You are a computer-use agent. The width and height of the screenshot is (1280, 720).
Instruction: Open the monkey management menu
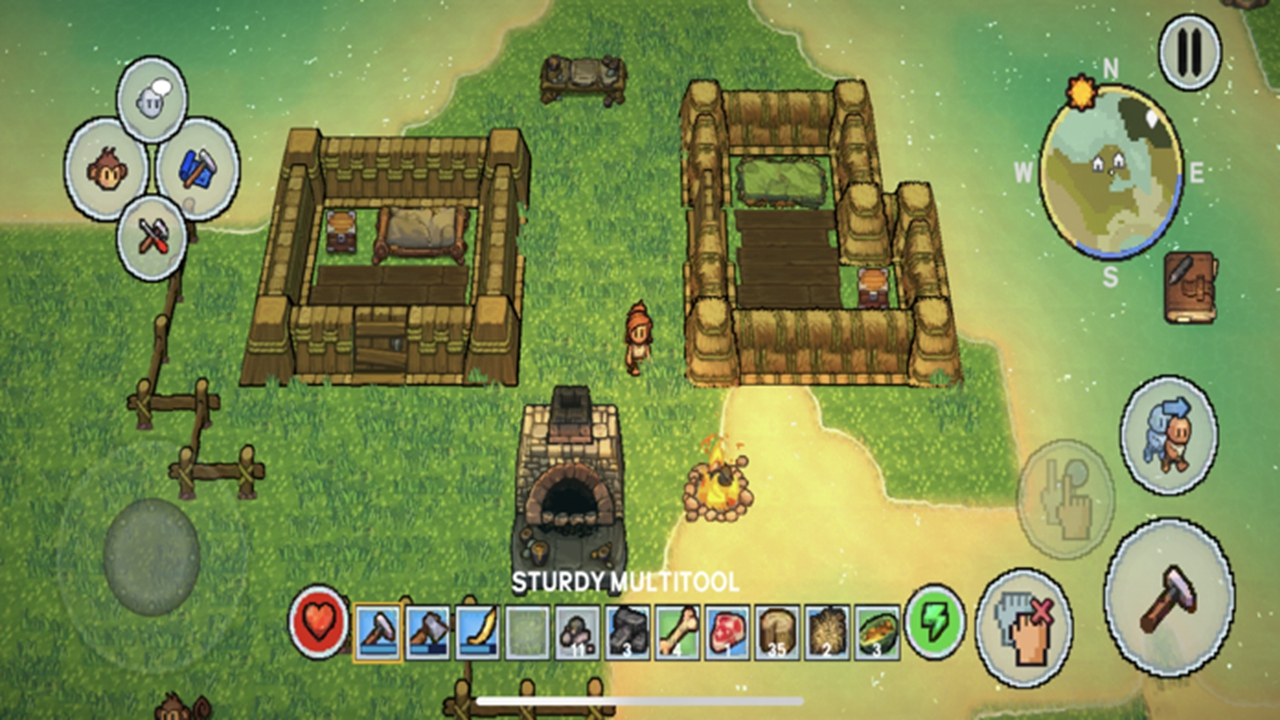tap(105, 169)
